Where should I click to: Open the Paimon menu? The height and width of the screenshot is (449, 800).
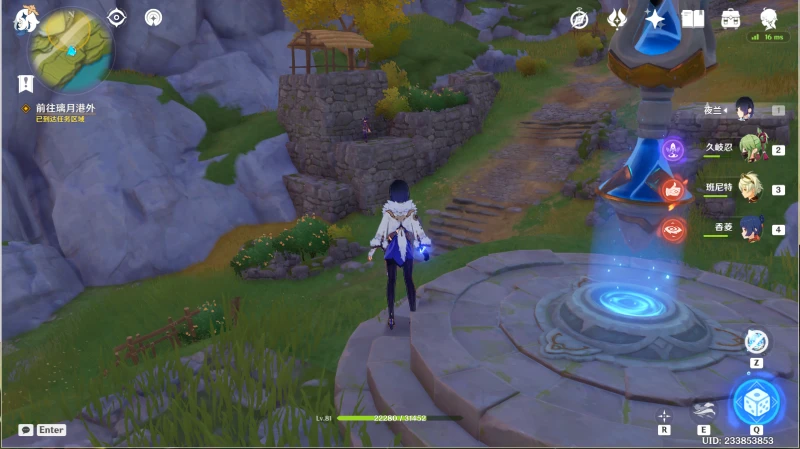24,20
